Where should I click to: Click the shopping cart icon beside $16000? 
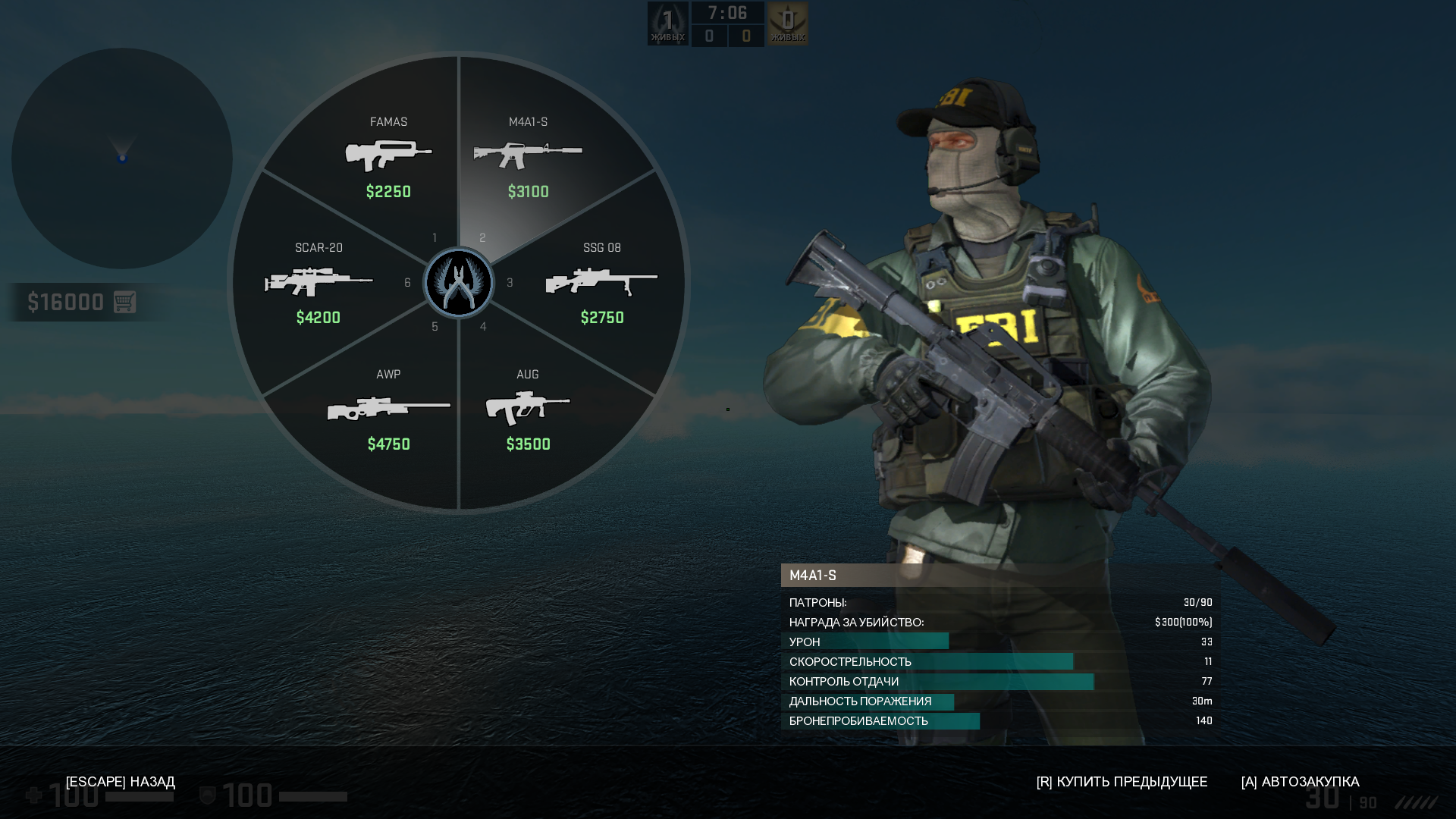124,302
